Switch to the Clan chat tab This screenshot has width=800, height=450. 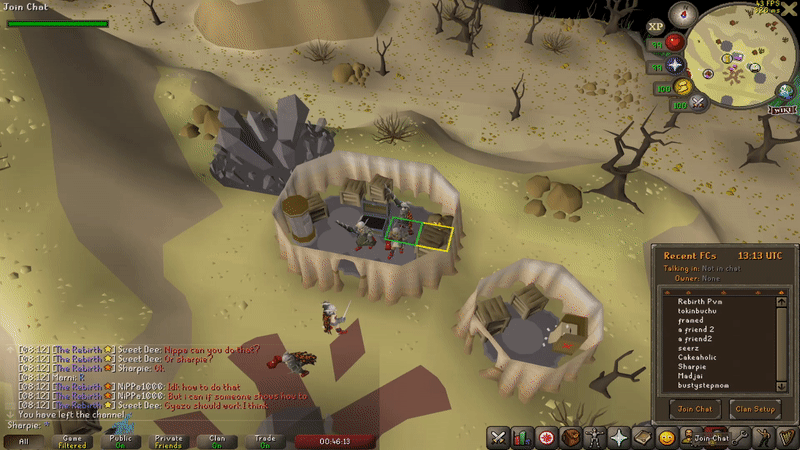(x=217, y=440)
